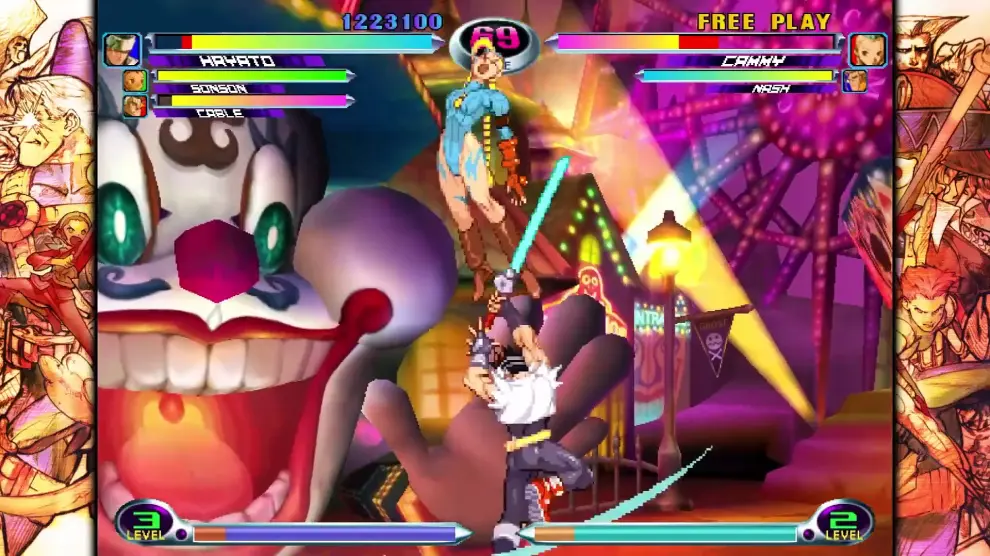This screenshot has width=990, height=556.
Task: Select the Sonson partner portrait
Action: 134,80
